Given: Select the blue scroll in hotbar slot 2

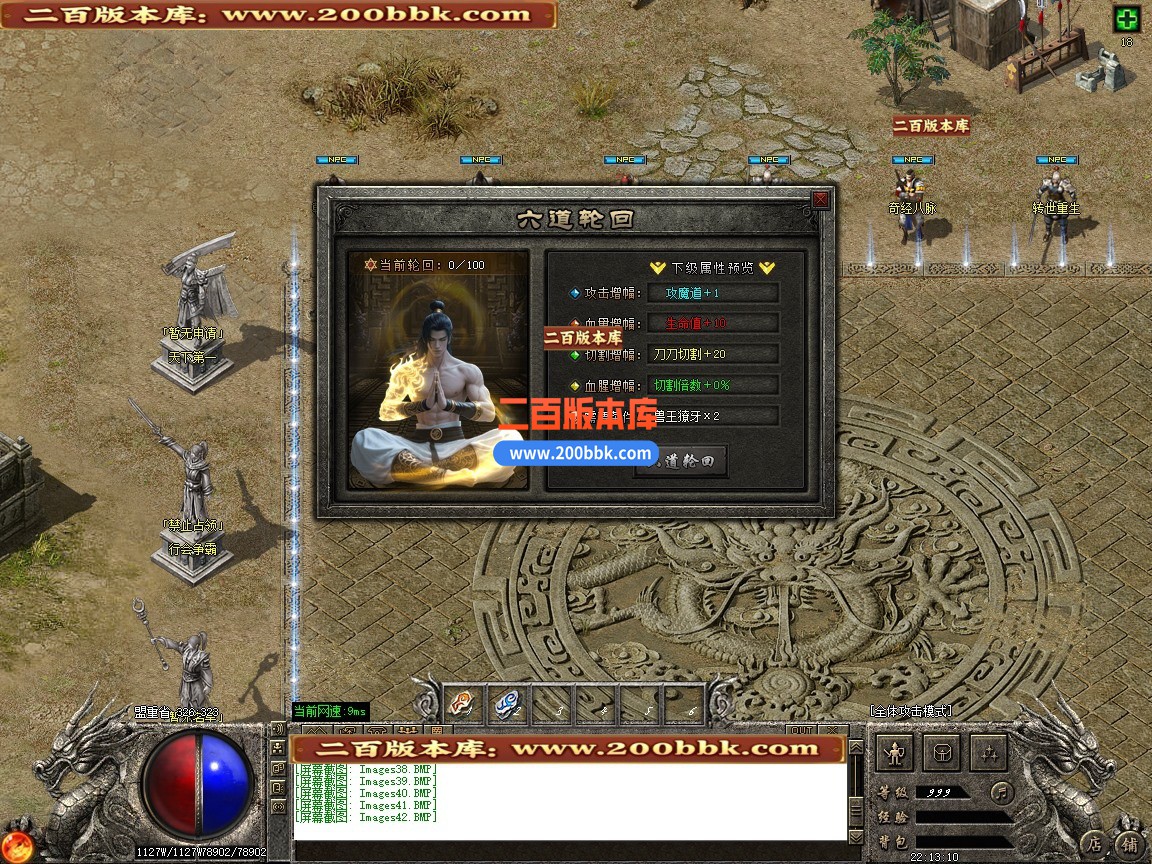Looking at the screenshot, I should point(507,705).
